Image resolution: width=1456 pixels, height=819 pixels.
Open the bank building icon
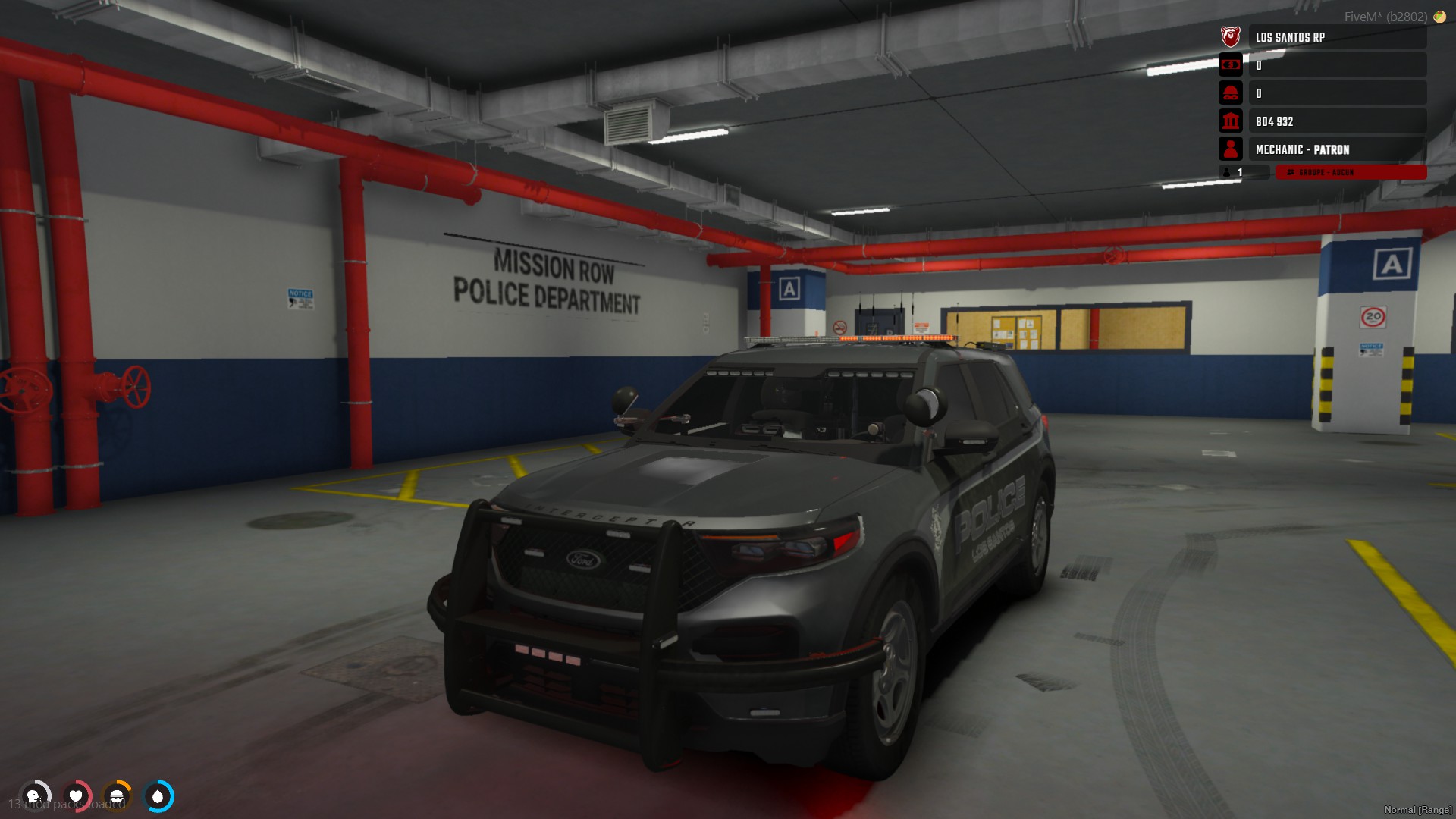pyautogui.click(x=1230, y=121)
